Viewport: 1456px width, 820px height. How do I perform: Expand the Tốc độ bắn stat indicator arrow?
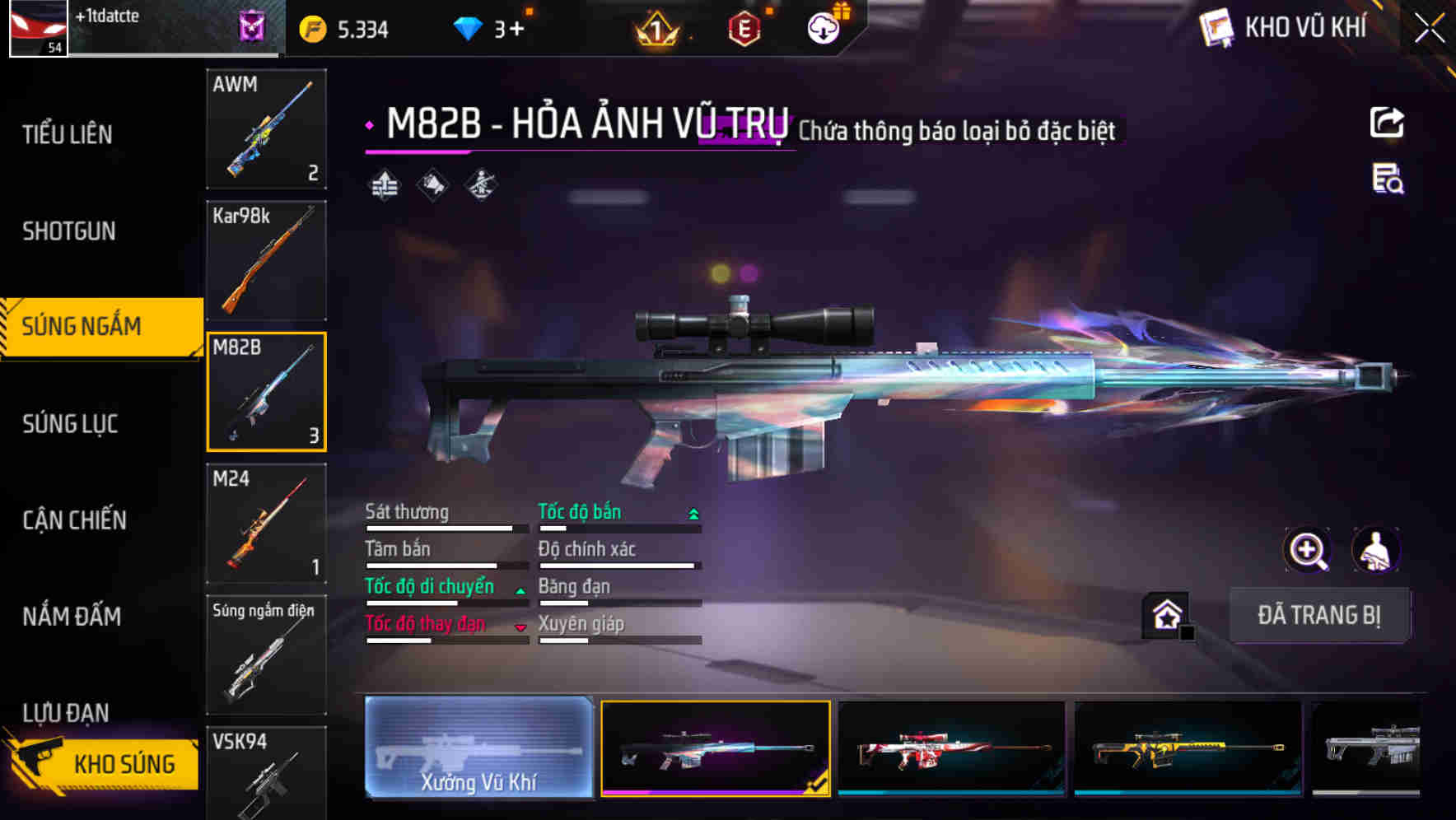coord(692,512)
